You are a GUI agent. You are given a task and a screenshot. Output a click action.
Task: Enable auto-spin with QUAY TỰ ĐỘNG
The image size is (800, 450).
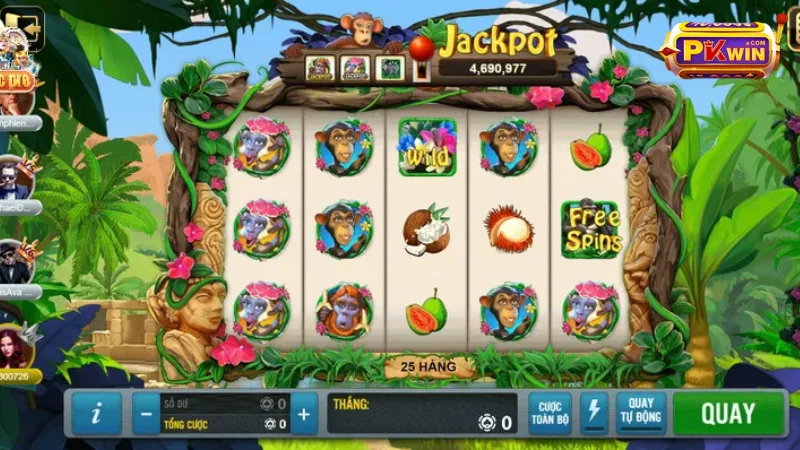coord(641,414)
